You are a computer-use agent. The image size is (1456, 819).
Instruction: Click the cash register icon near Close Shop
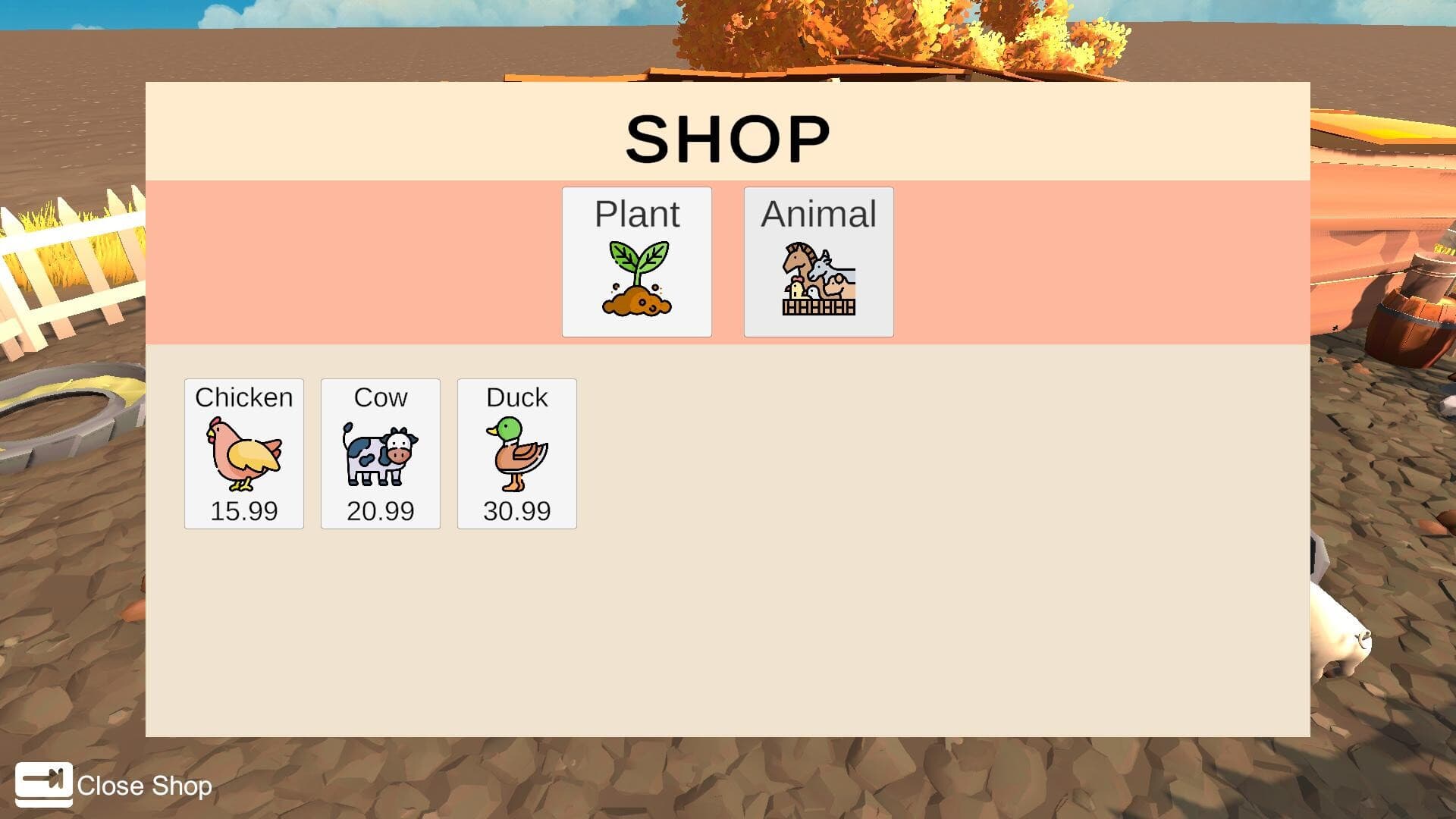[x=44, y=786]
